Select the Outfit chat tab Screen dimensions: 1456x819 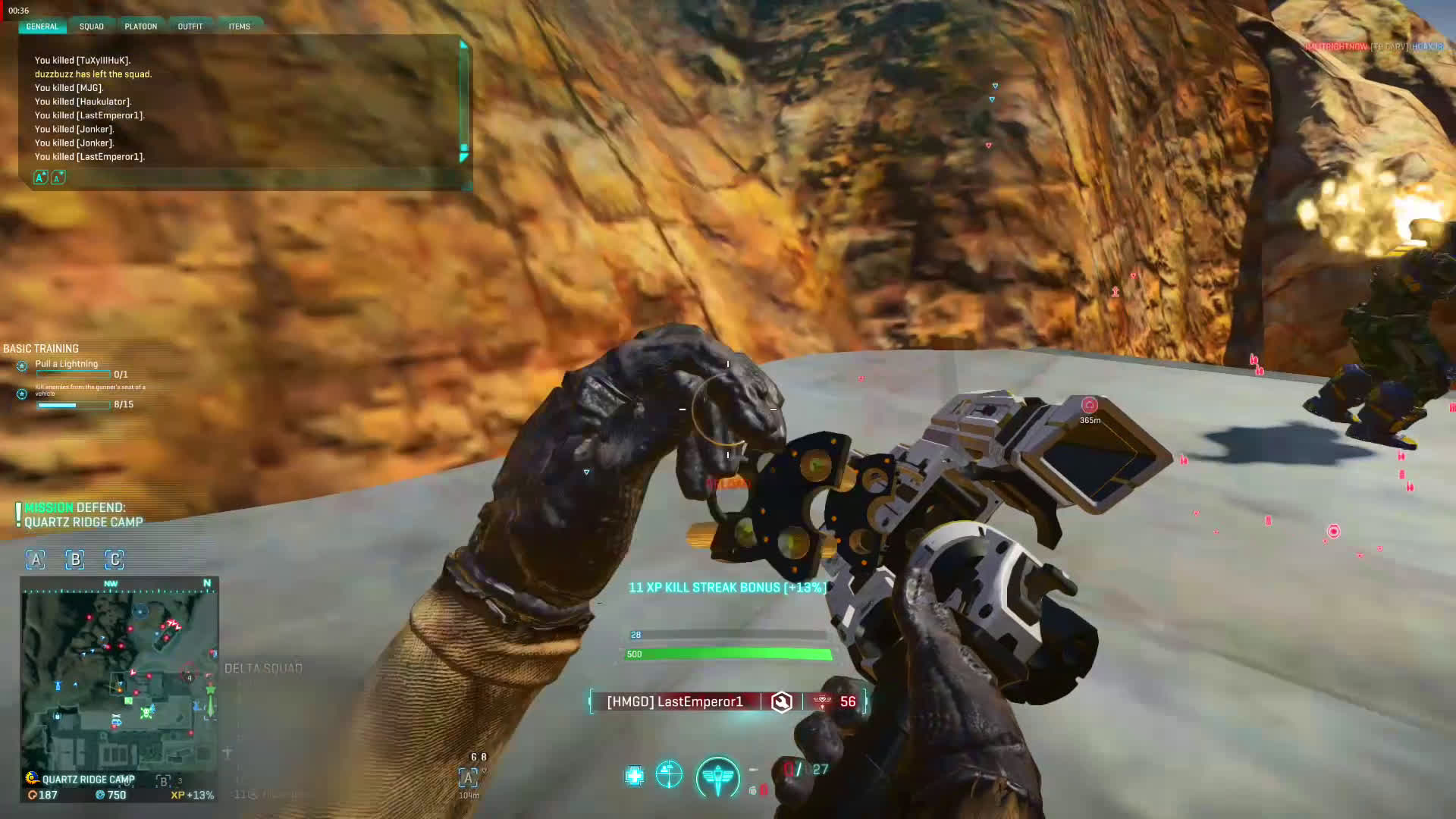click(190, 27)
